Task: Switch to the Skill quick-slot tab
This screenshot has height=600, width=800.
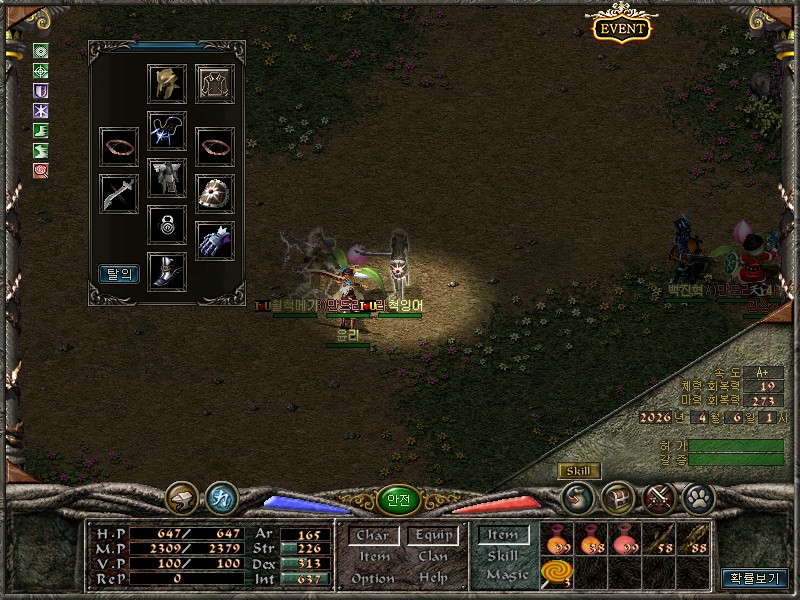Action: pos(503,555)
